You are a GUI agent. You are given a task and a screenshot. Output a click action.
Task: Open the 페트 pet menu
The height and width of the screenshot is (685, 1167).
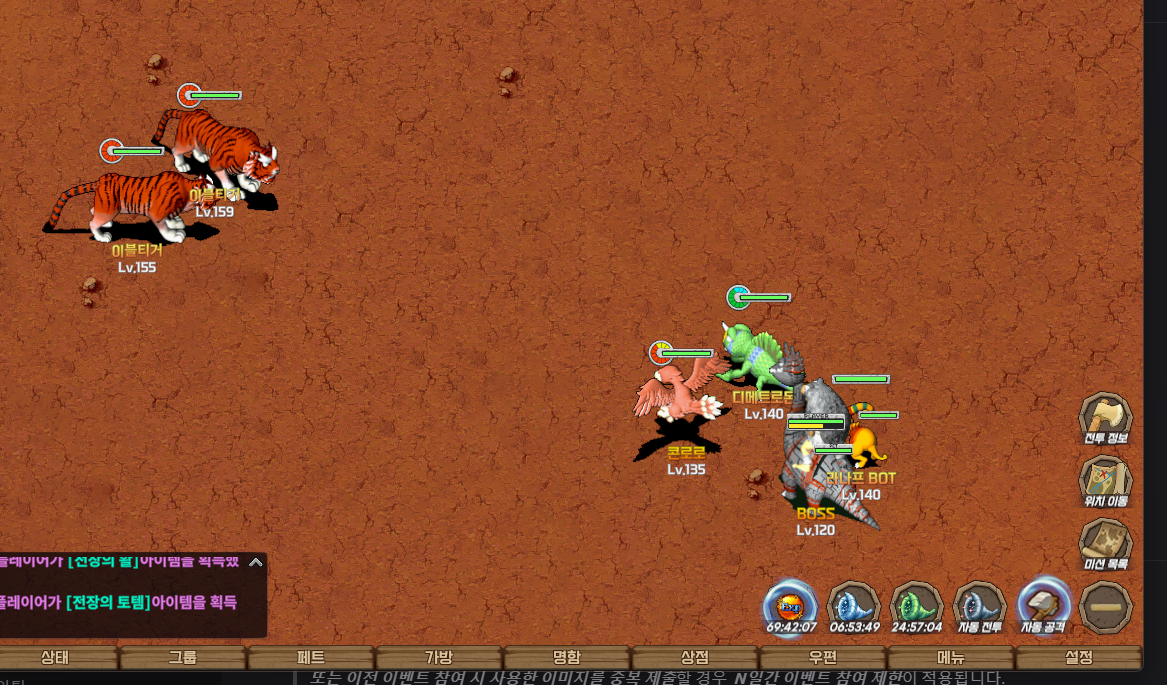[311, 657]
